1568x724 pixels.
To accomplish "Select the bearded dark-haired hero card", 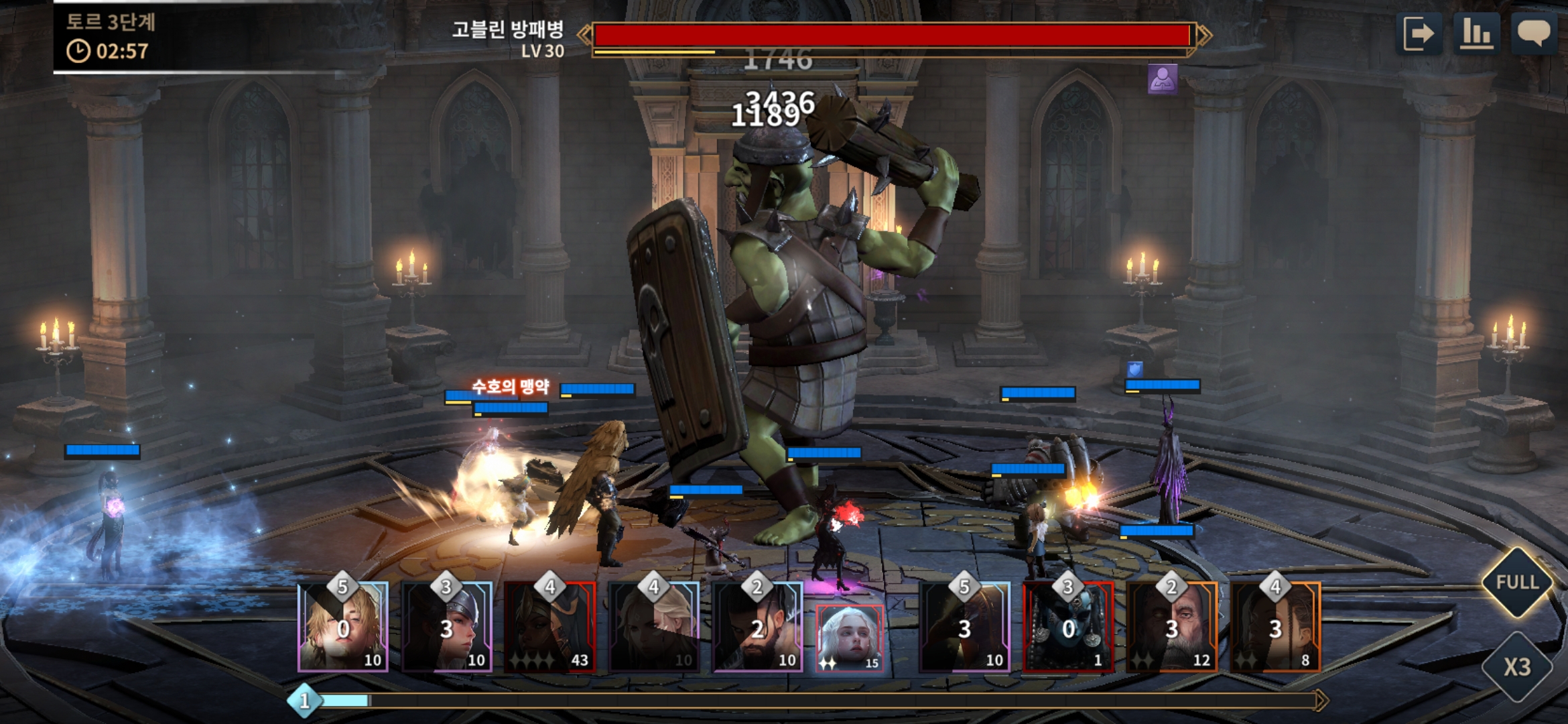I will click(x=757, y=627).
